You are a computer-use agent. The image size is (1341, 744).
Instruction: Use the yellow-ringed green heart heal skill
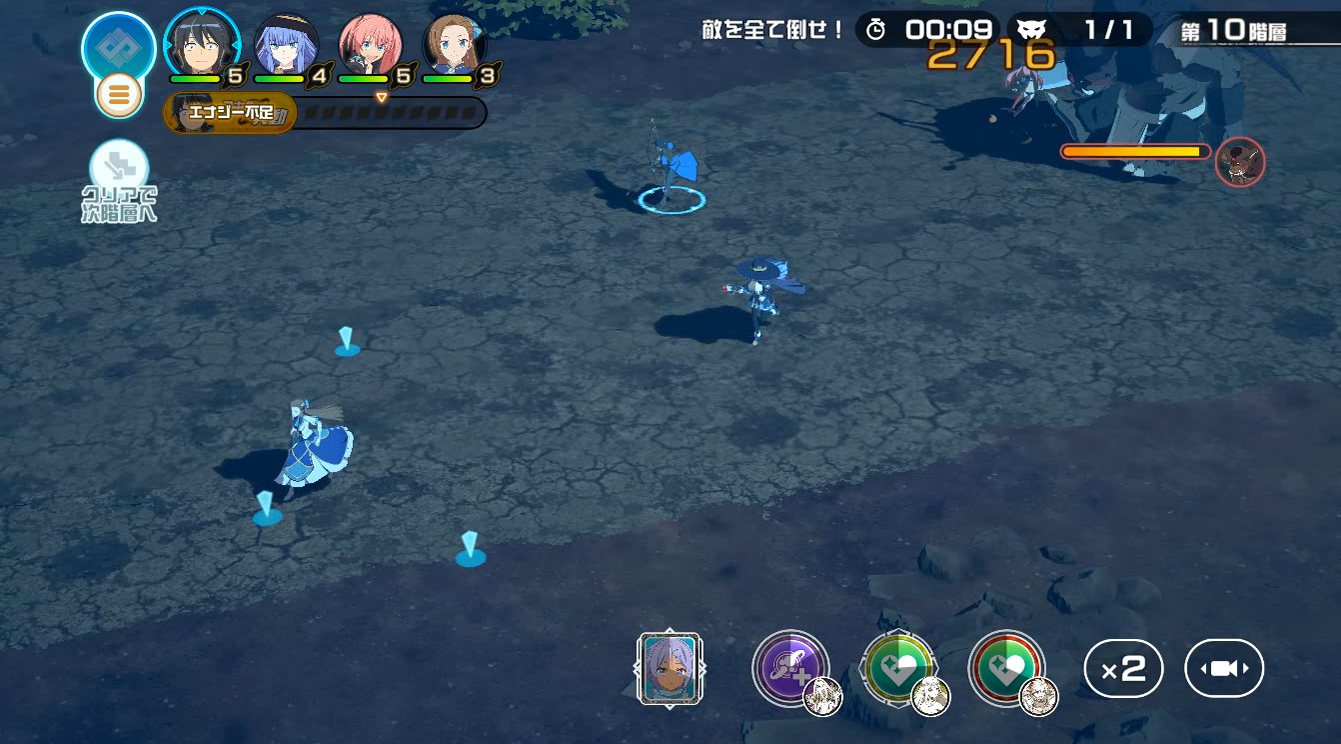[898, 667]
